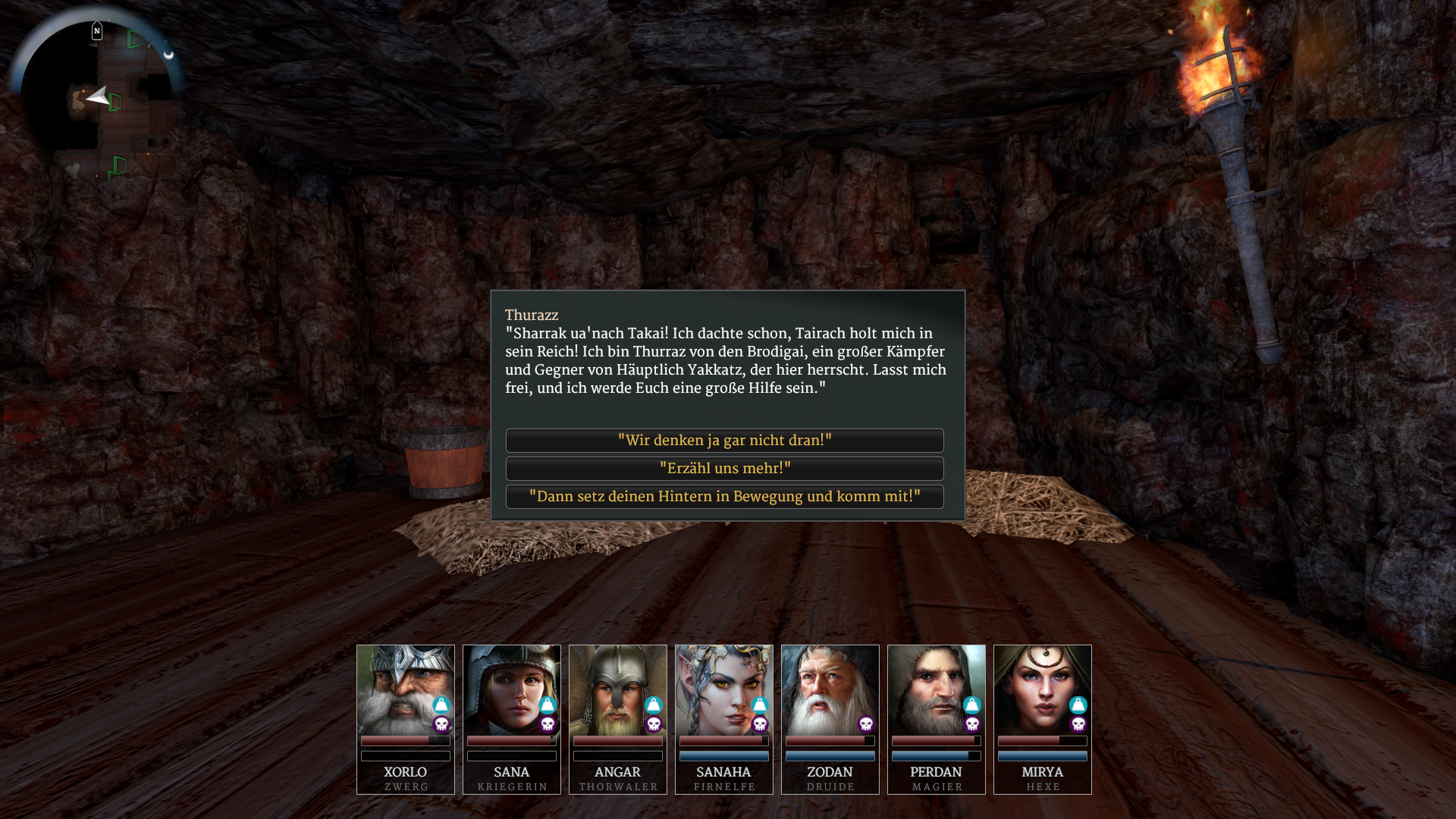Choose Sanaha the Firnelfe portrait
Screen dimensions: 1456x819
click(723, 689)
